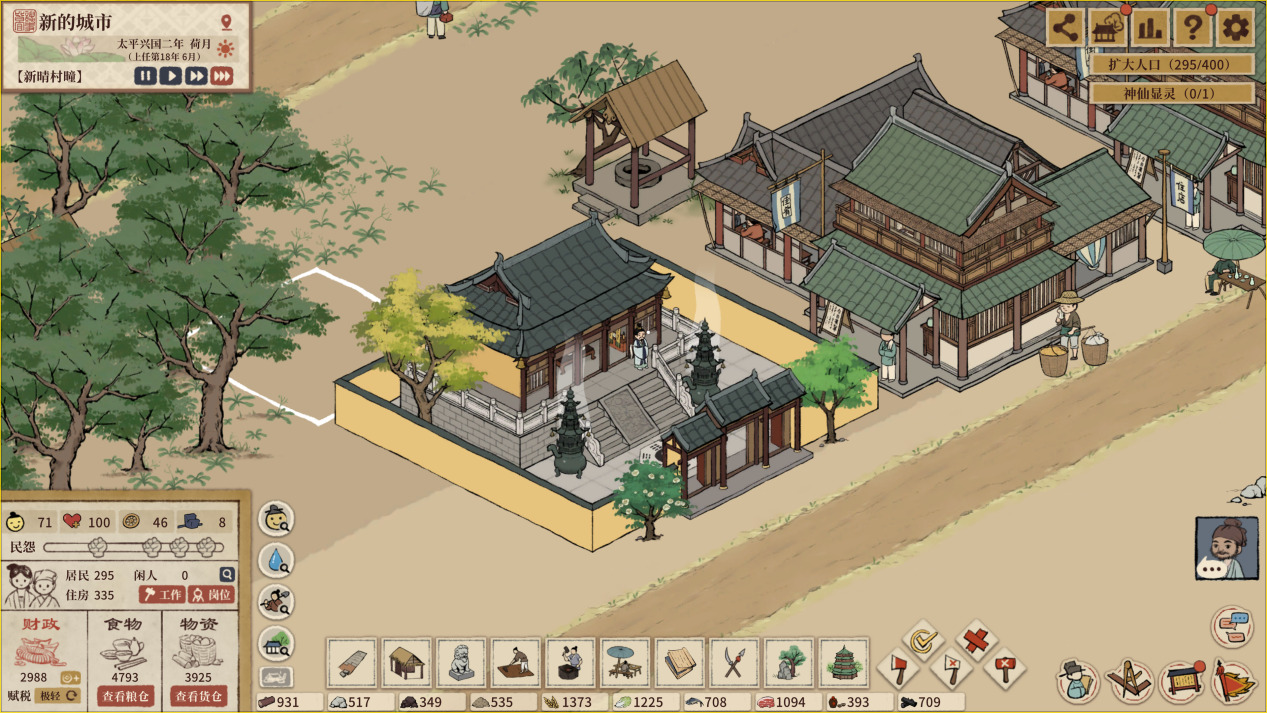Open the gear settings menu
This screenshot has width=1267, height=713.
(x=1236, y=28)
